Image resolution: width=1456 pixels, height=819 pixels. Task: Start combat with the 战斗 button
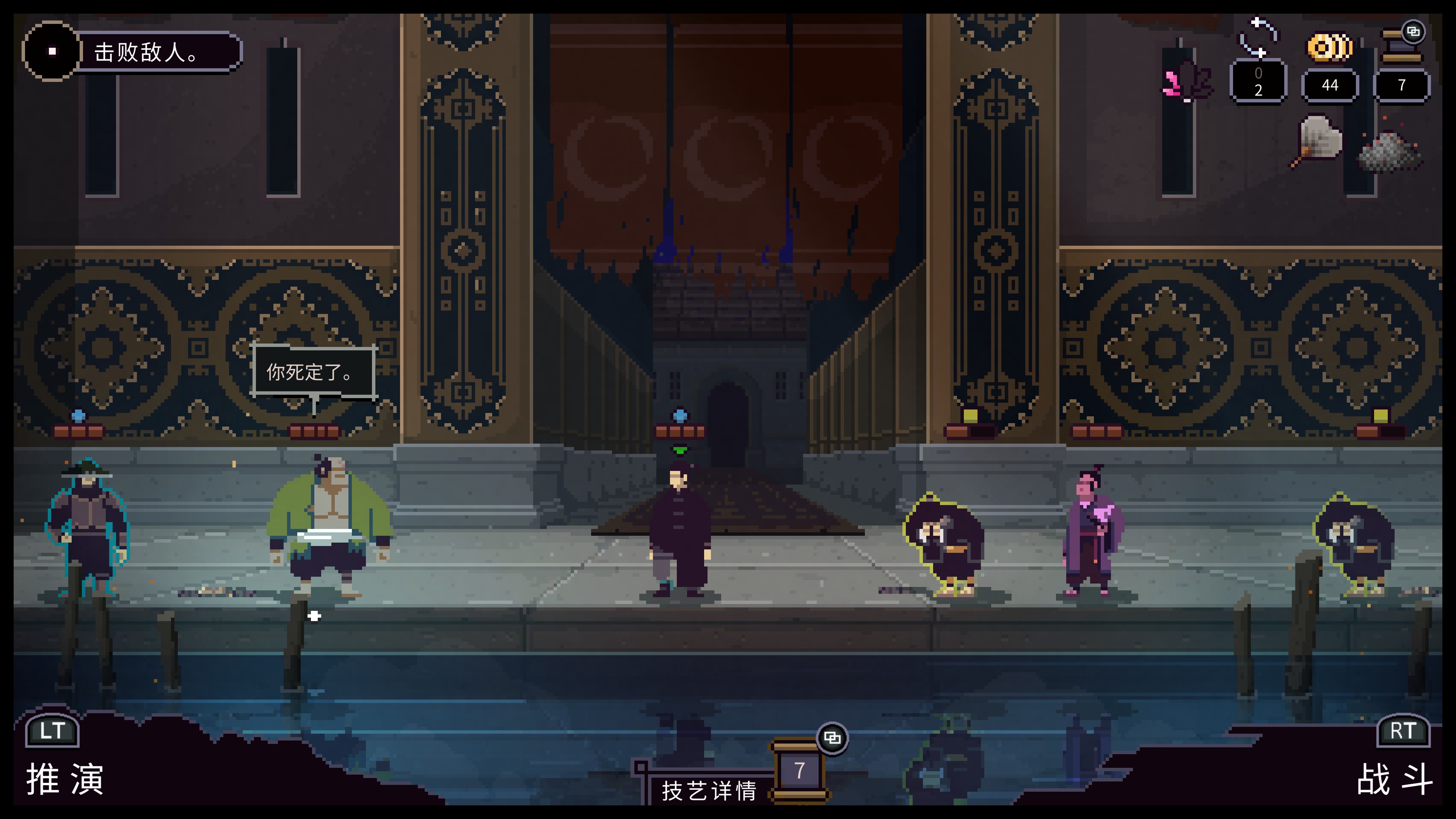coord(1395,778)
